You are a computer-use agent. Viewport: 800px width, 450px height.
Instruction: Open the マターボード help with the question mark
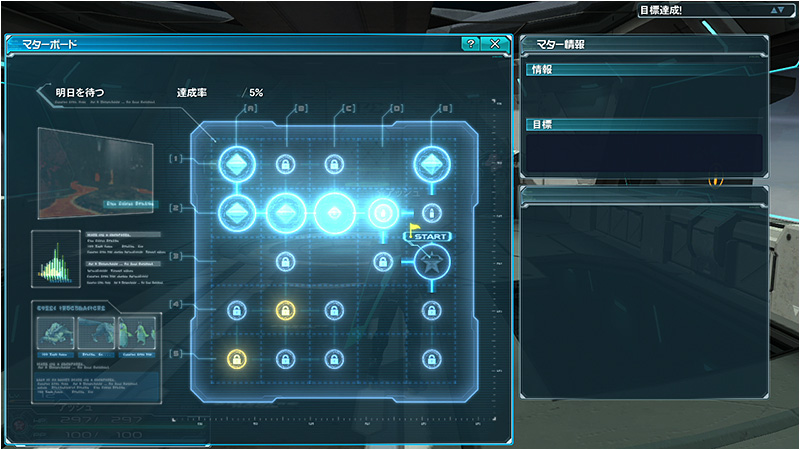[470, 44]
